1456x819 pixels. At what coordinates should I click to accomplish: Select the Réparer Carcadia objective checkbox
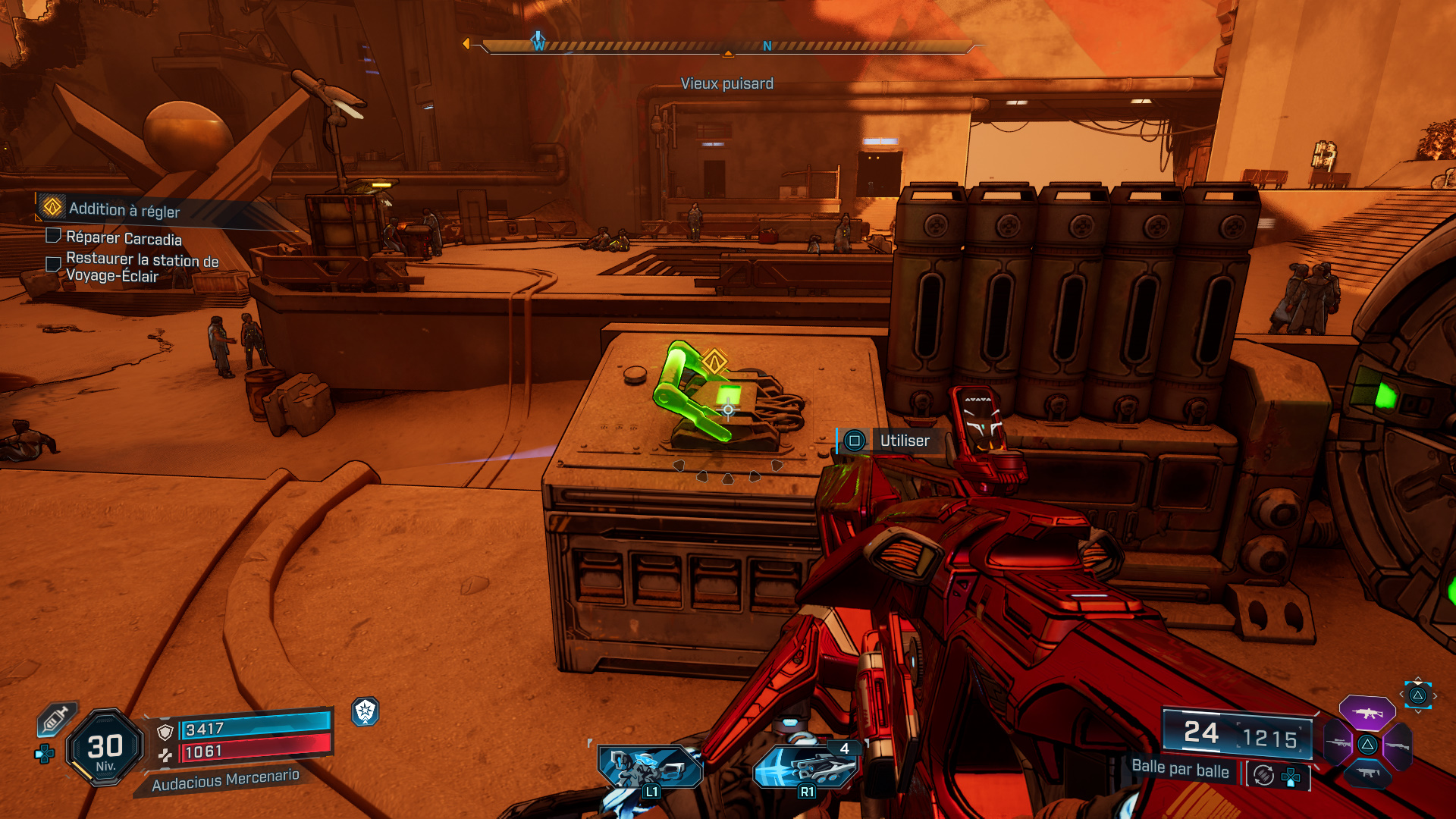click(x=53, y=236)
